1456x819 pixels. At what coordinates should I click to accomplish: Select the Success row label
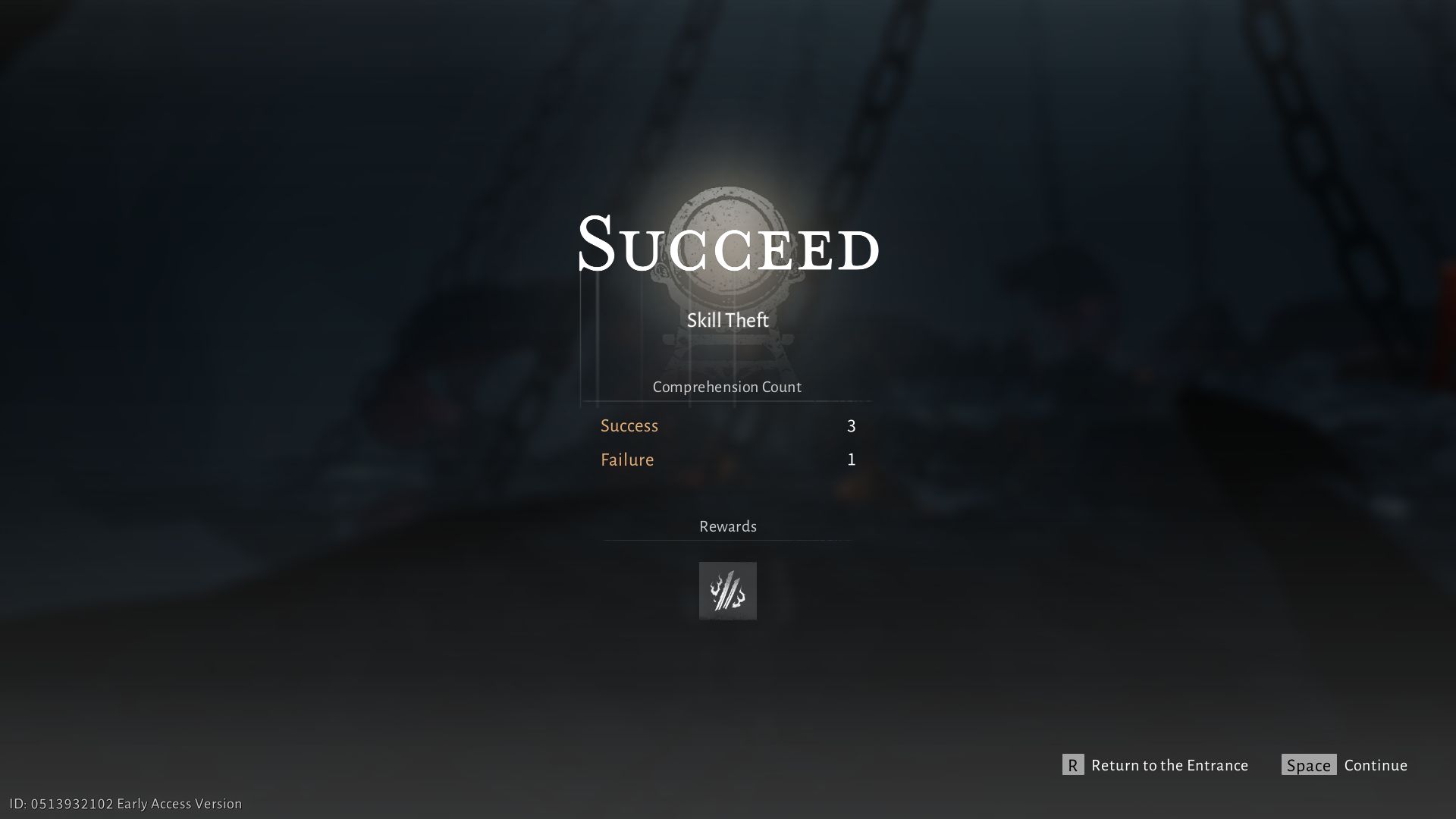629,425
